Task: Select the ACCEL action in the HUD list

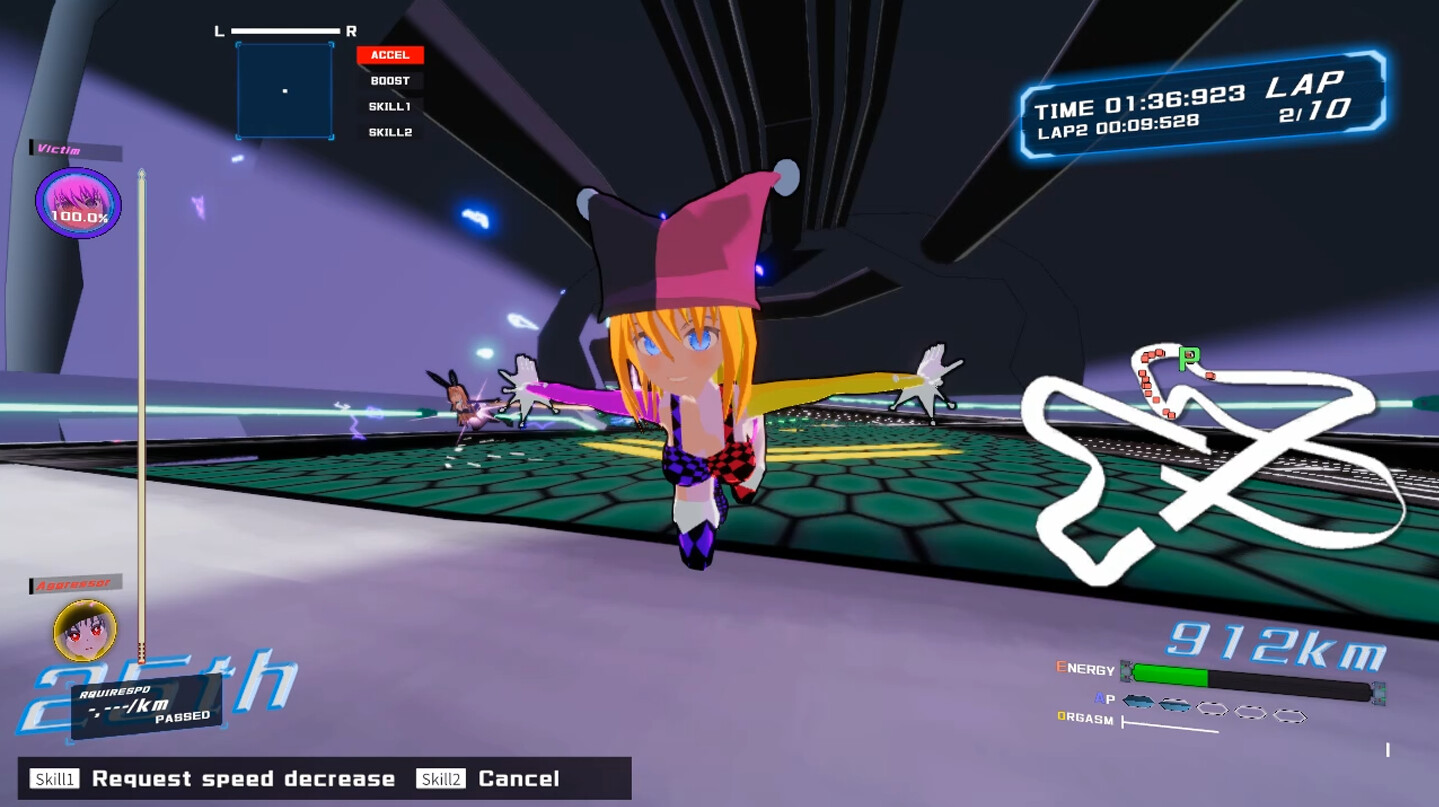Action: click(390, 55)
